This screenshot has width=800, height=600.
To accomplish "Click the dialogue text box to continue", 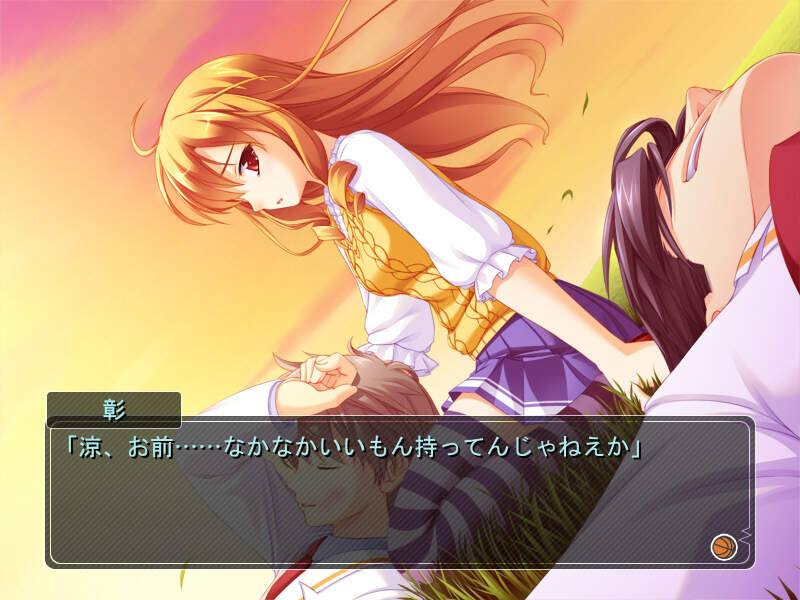I will pos(400,500).
